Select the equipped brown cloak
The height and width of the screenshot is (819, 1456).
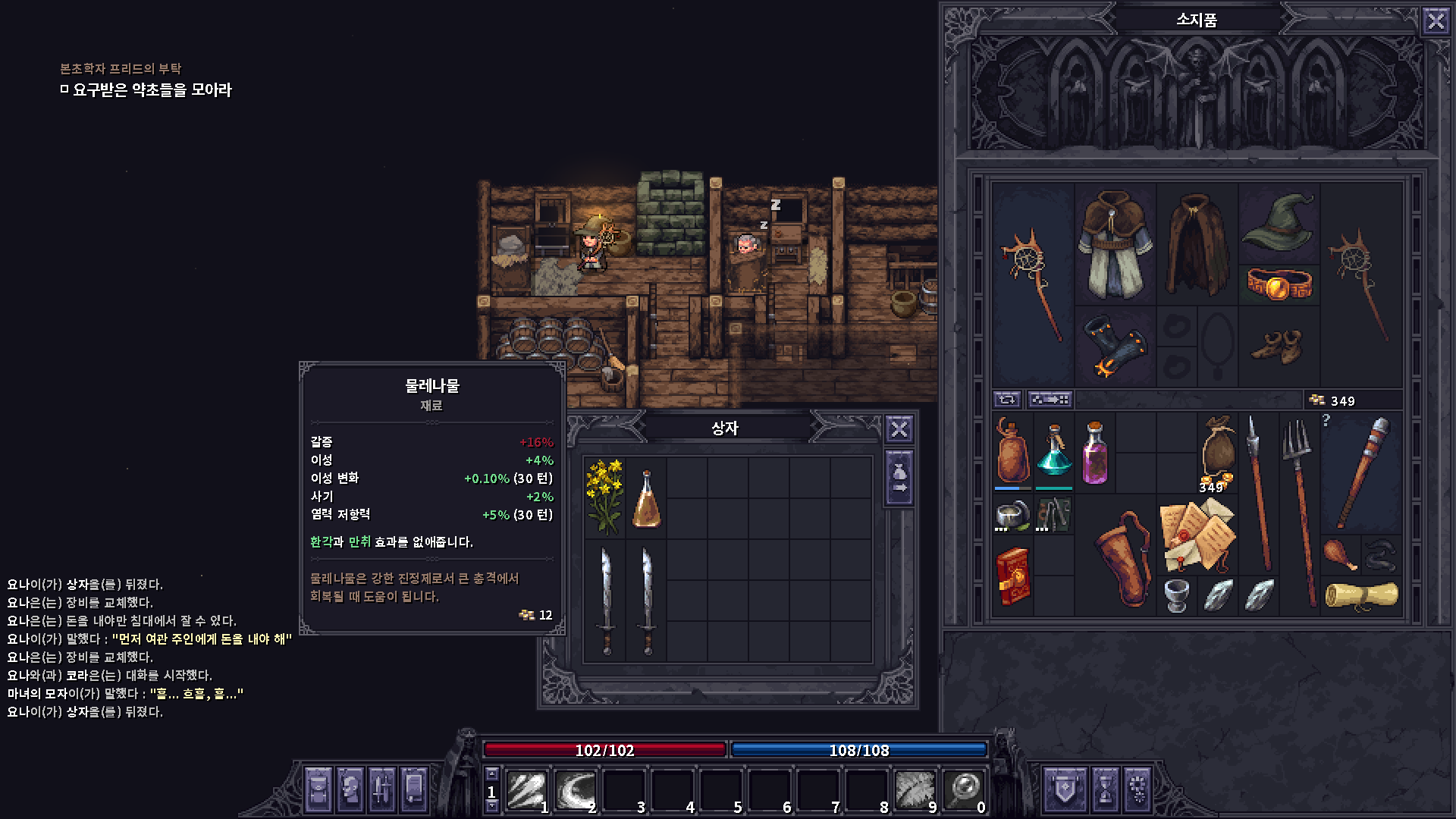click(1197, 244)
